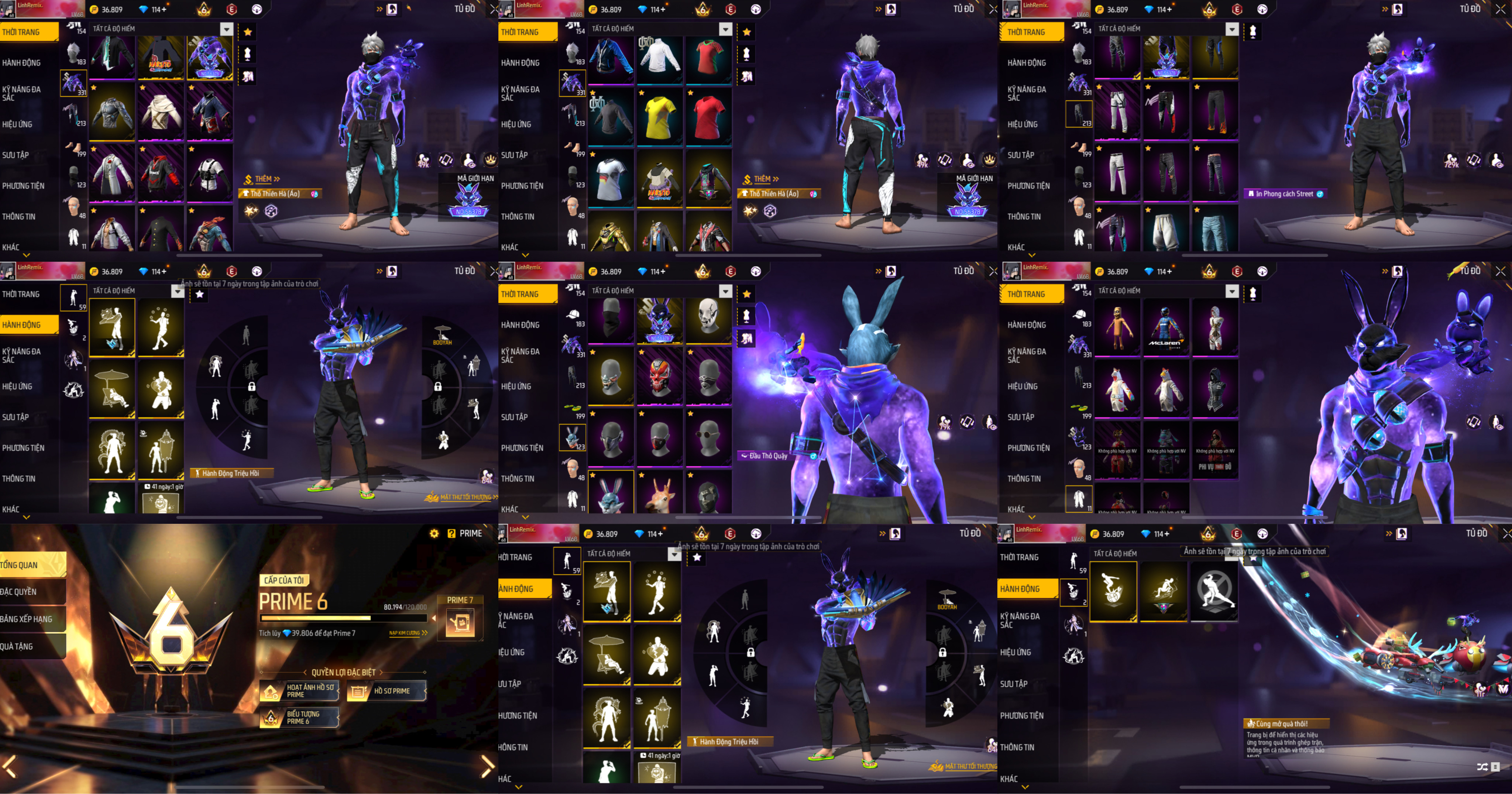
Task: Select BIỂU TƯỢNG PRIME 6 privilege
Action: coord(300,717)
